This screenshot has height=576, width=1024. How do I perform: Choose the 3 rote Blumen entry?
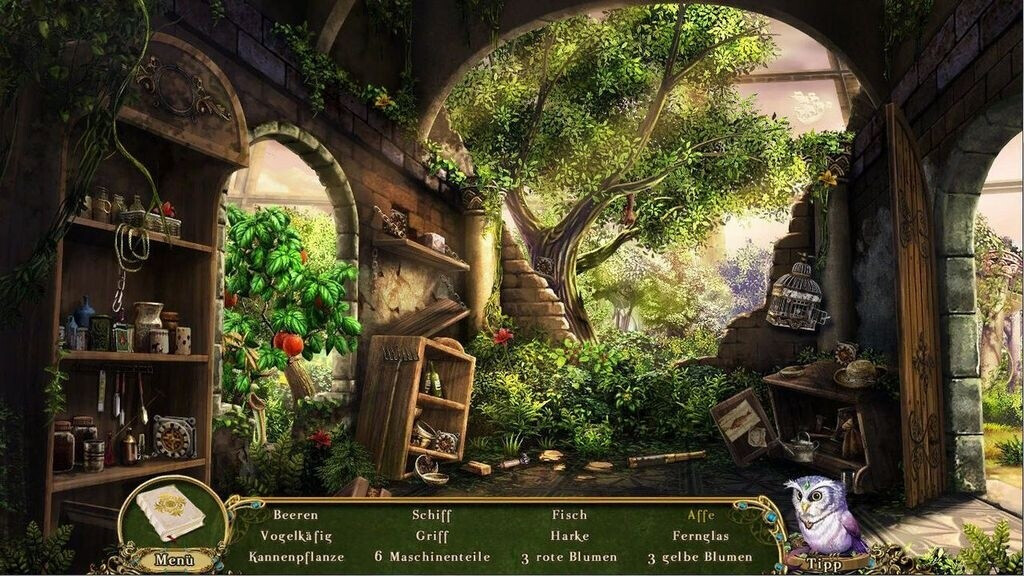coord(569,557)
